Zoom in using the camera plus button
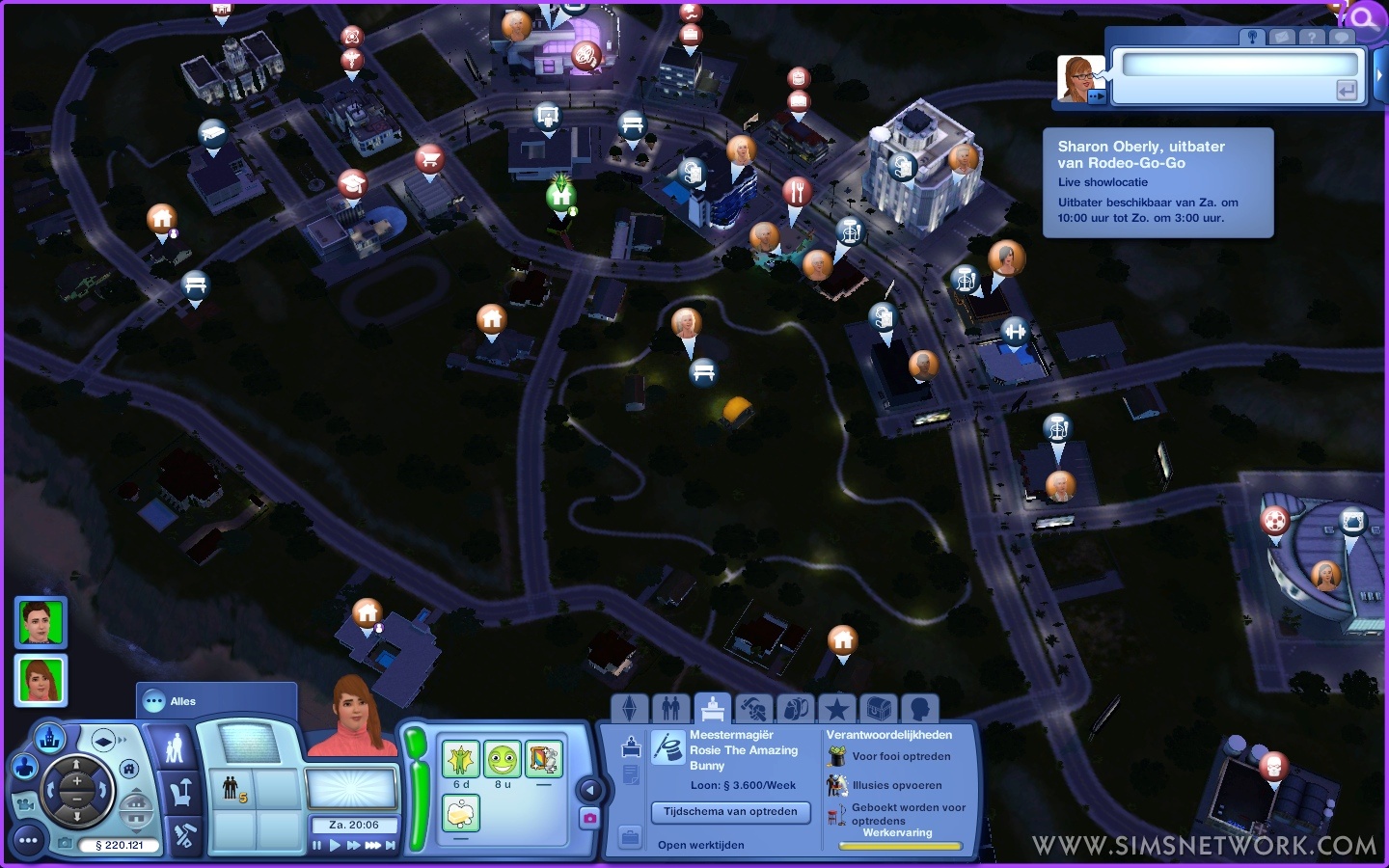1389x868 pixels. click(77, 781)
